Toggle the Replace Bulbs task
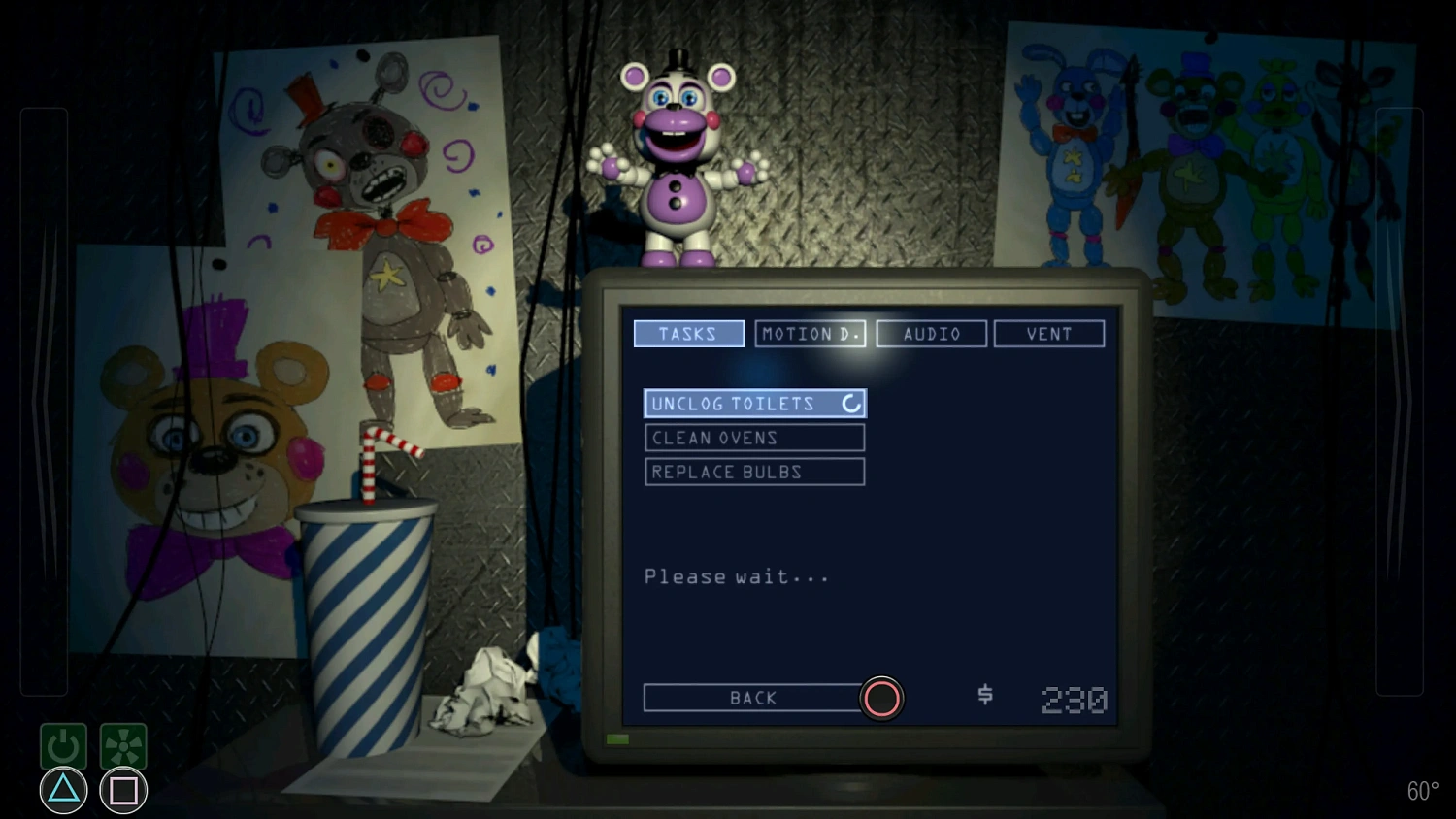 [754, 472]
